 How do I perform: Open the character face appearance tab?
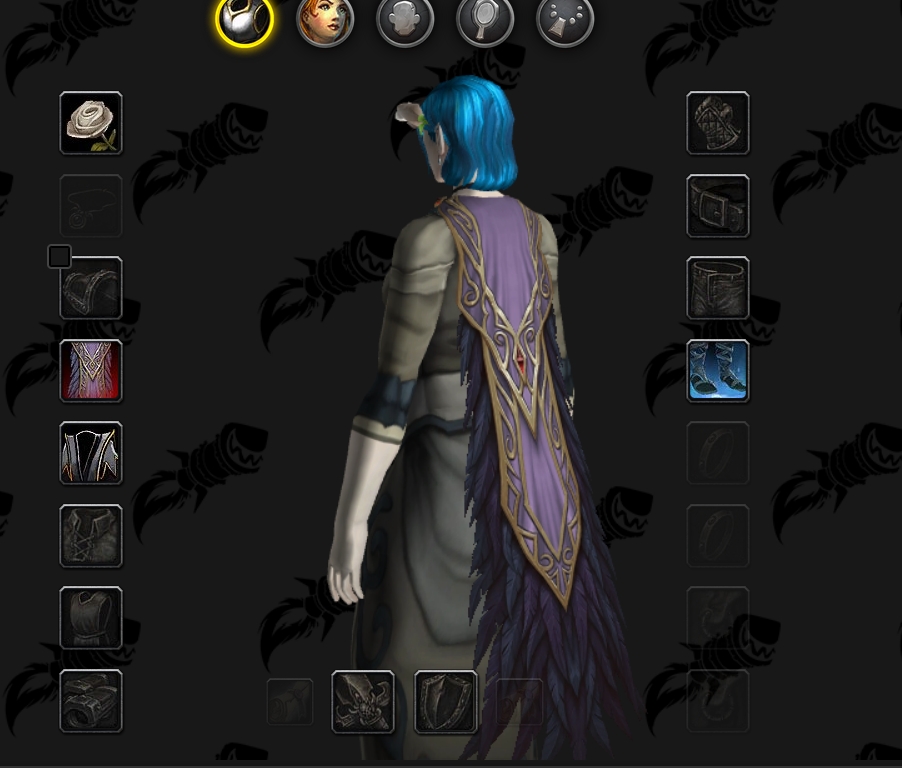tap(325, 20)
